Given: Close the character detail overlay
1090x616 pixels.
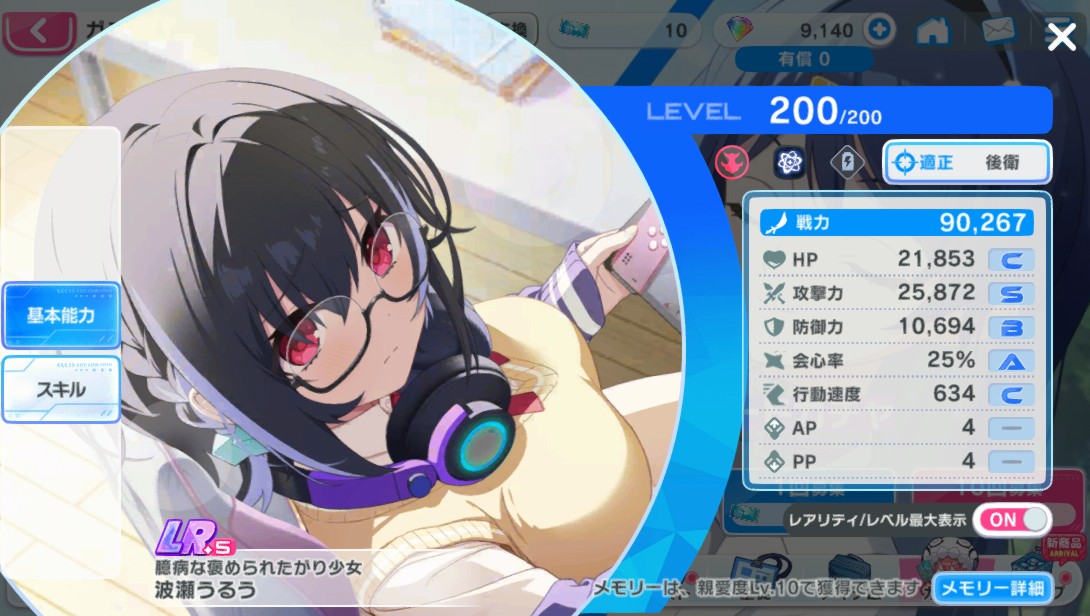Looking at the screenshot, I should 1061,38.
